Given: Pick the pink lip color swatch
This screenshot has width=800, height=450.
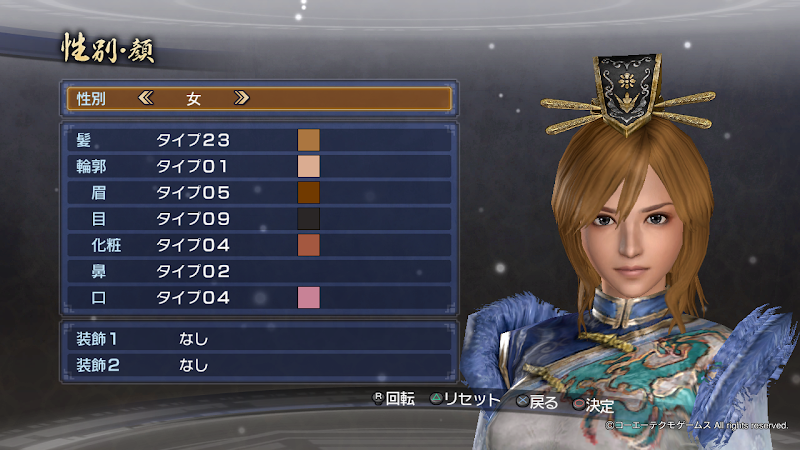Looking at the screenshot, I should click(308, 297).
